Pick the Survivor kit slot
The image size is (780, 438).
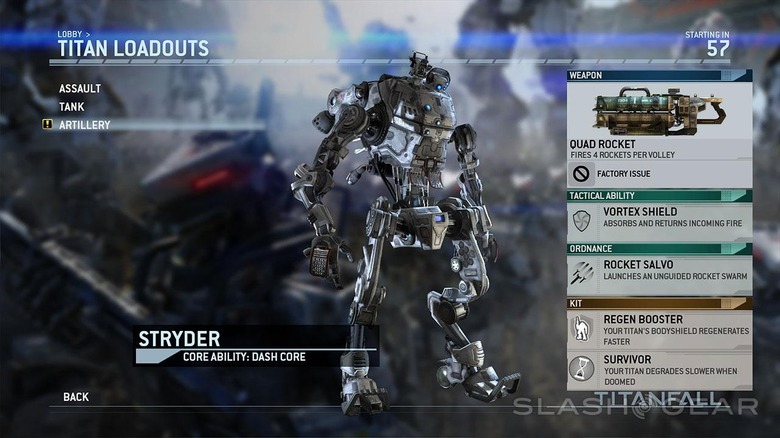(659, 369)
